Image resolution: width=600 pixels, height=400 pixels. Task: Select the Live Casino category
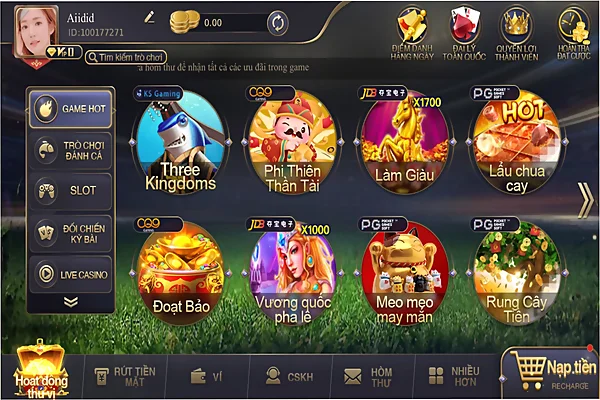point(70,272)
